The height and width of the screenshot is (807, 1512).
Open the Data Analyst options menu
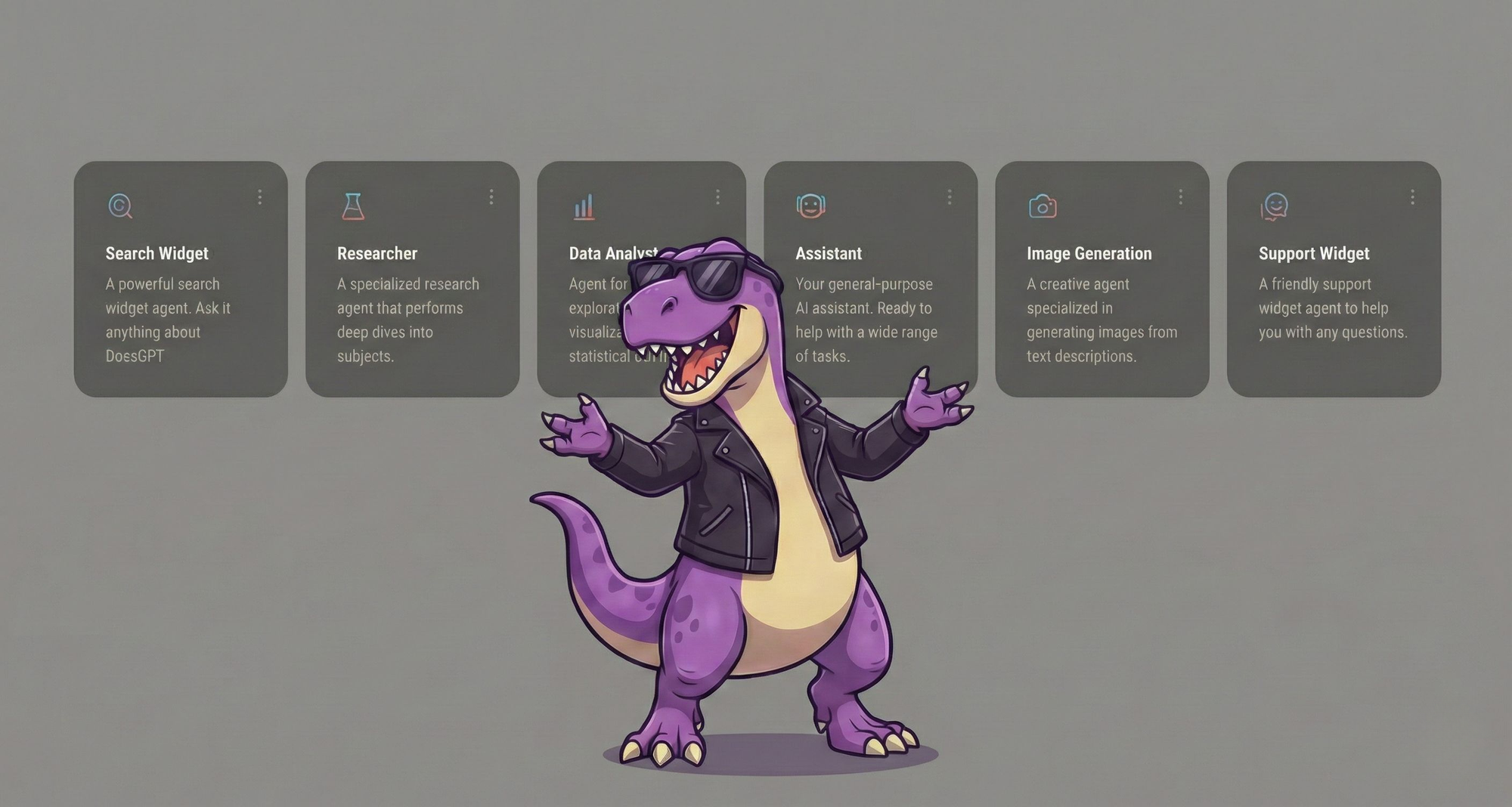tap(717, 197)
